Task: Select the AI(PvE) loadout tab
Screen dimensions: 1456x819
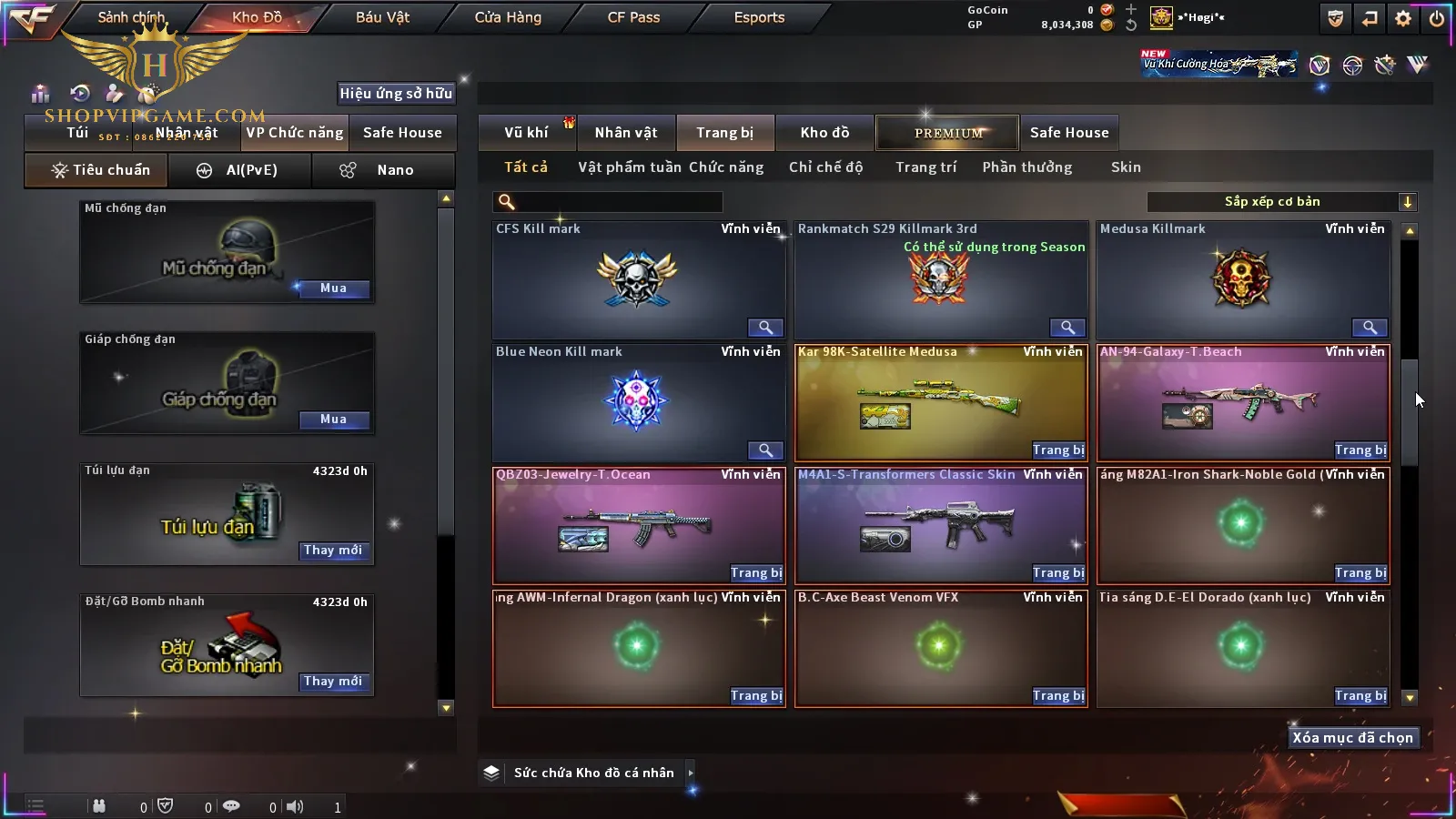Action: point(240,170)
